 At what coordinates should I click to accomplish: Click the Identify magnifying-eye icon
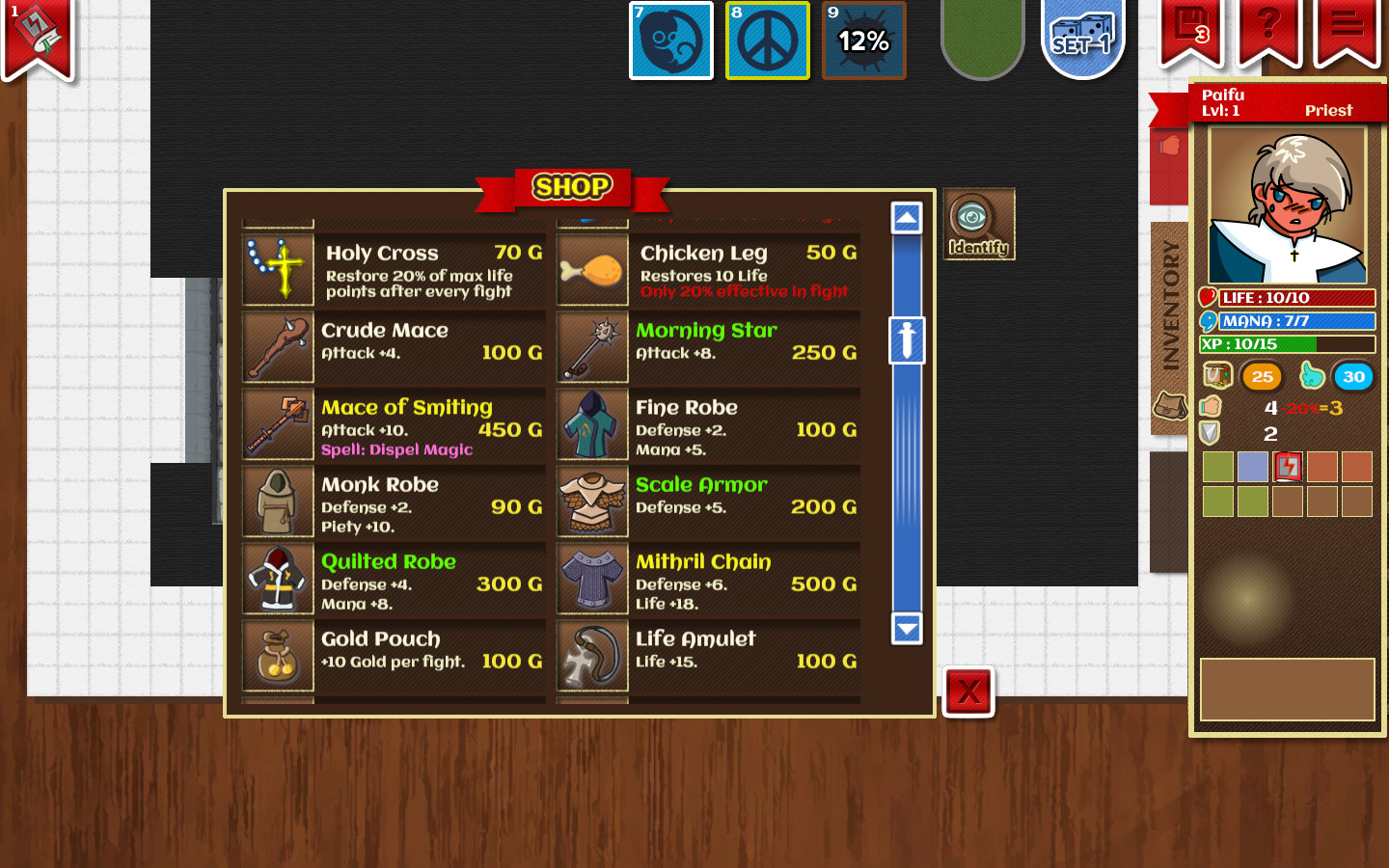978,223
